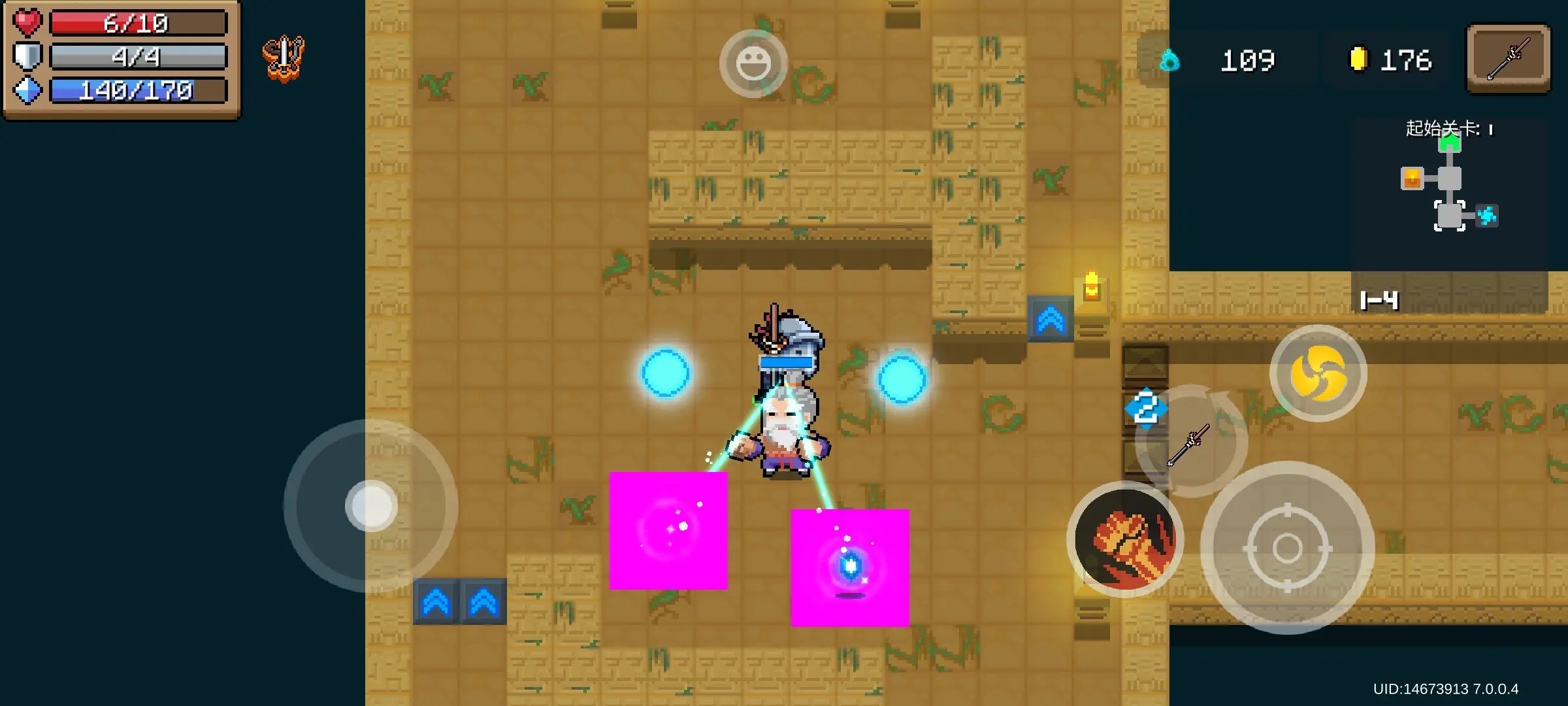
Task: Trigger the yellow swirl ability button
Action: click(1318, 373)
